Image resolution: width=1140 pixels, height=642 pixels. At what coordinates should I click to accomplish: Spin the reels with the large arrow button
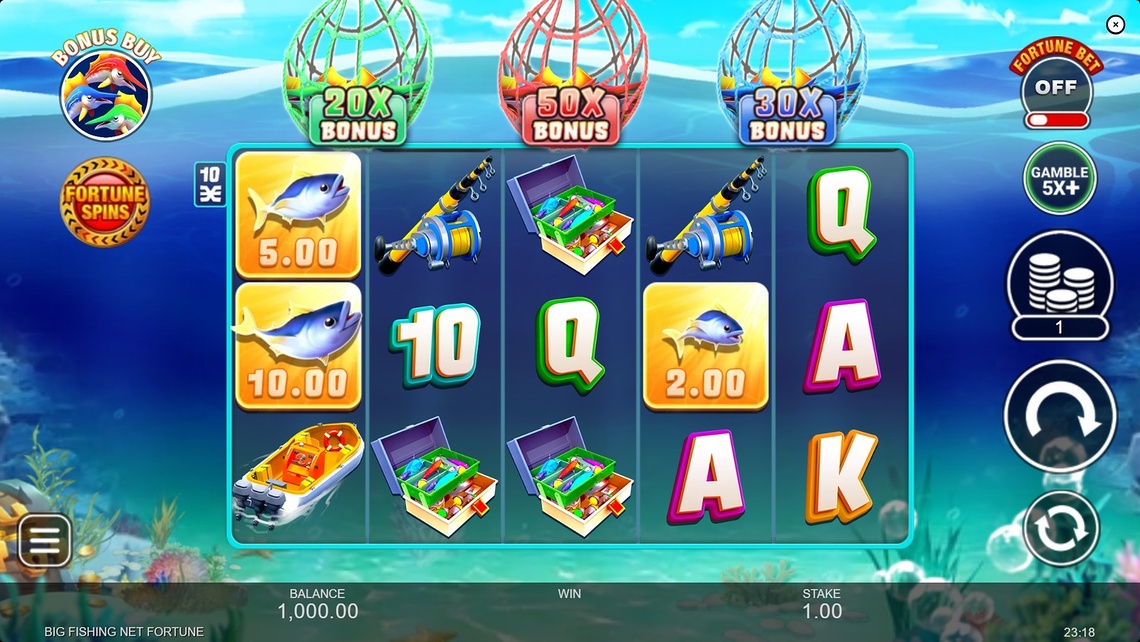[x=1059, y=416]
